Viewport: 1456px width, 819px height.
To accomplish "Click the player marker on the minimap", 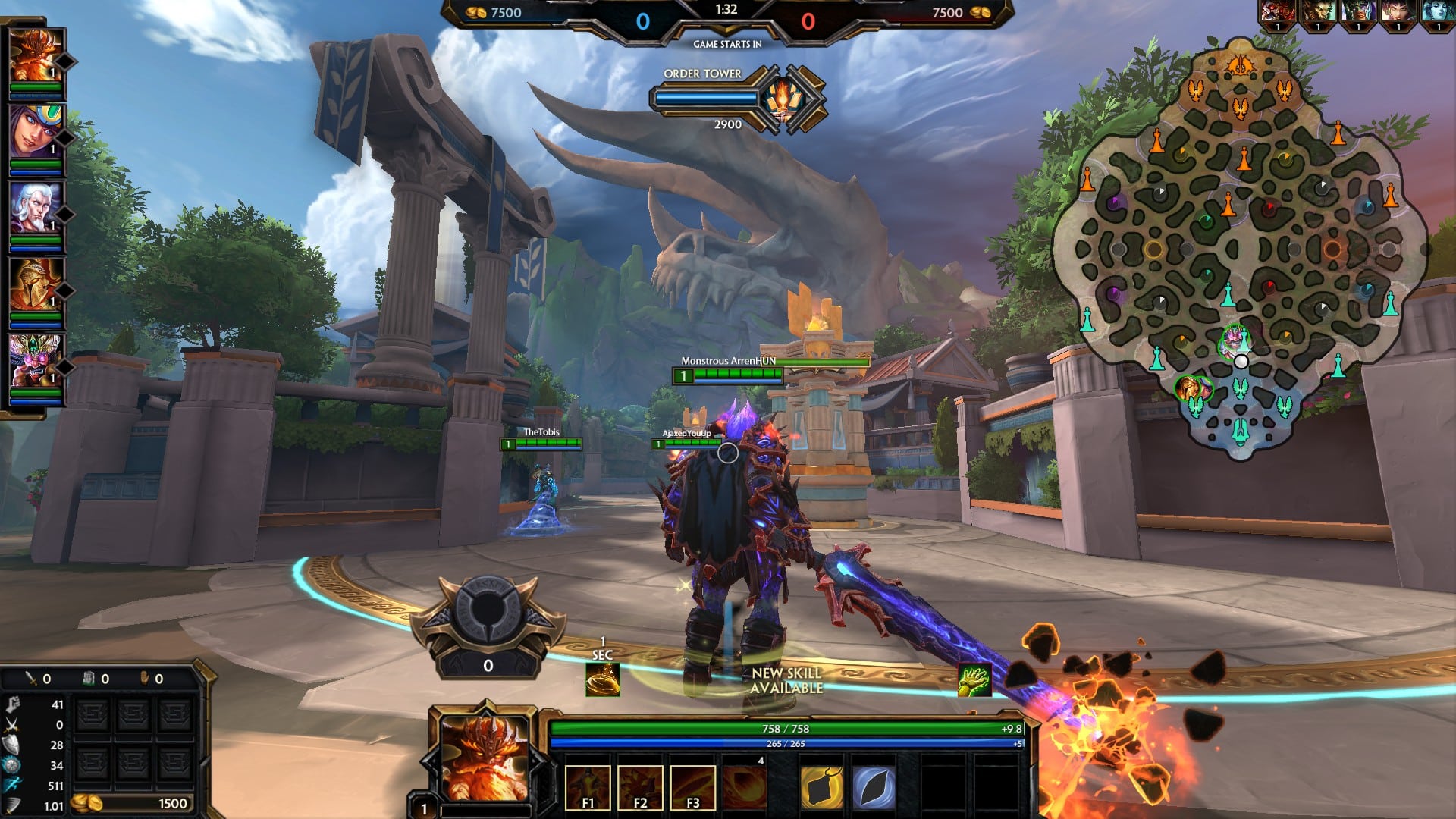I will (x=1241, y=362).
